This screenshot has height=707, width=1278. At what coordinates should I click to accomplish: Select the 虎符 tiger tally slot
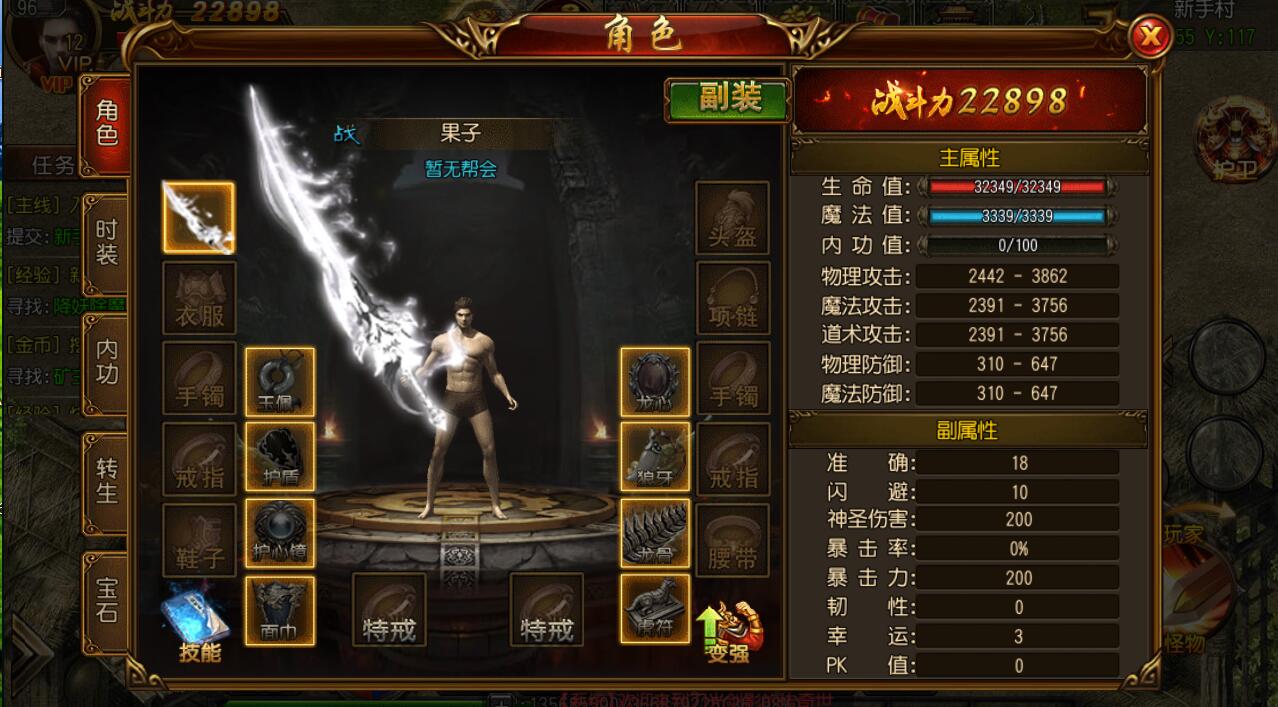pos(655,610)
